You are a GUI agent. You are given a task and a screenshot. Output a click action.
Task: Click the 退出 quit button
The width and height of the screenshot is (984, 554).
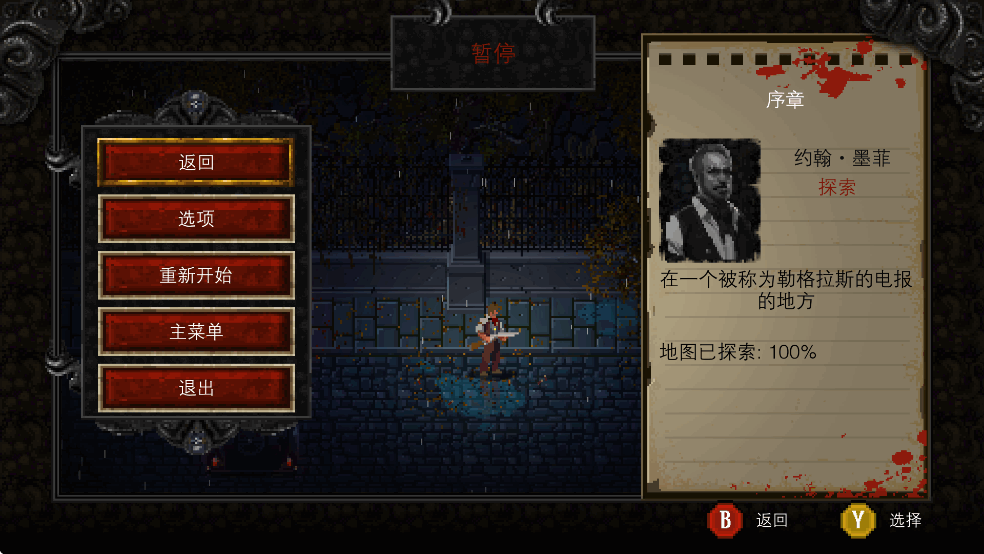[196, 388]
